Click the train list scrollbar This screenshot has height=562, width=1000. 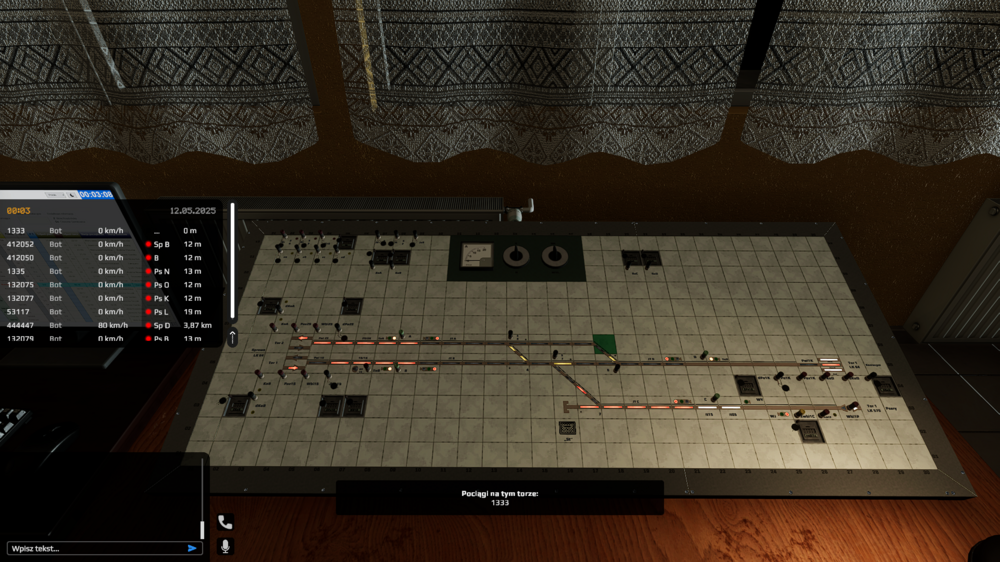point(233,260)
